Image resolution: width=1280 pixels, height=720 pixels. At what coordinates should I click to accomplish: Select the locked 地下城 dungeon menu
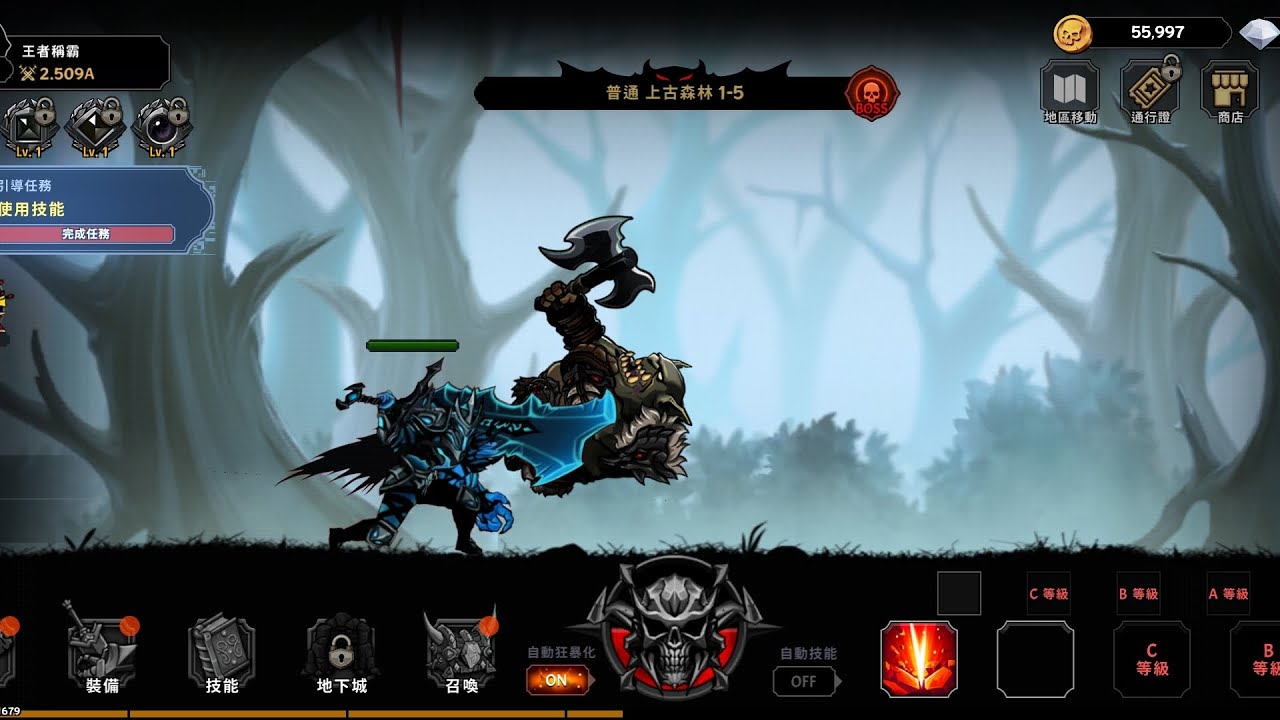341,653
